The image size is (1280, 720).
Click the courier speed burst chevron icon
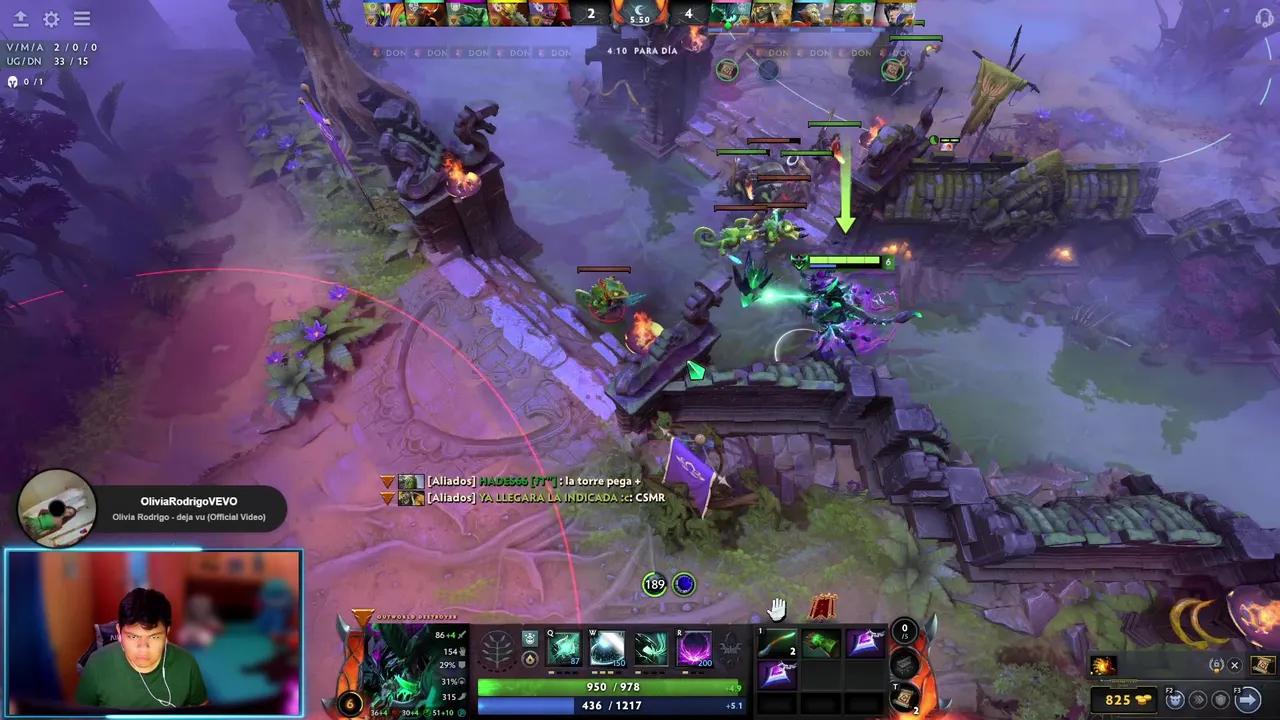[1199, 699]
